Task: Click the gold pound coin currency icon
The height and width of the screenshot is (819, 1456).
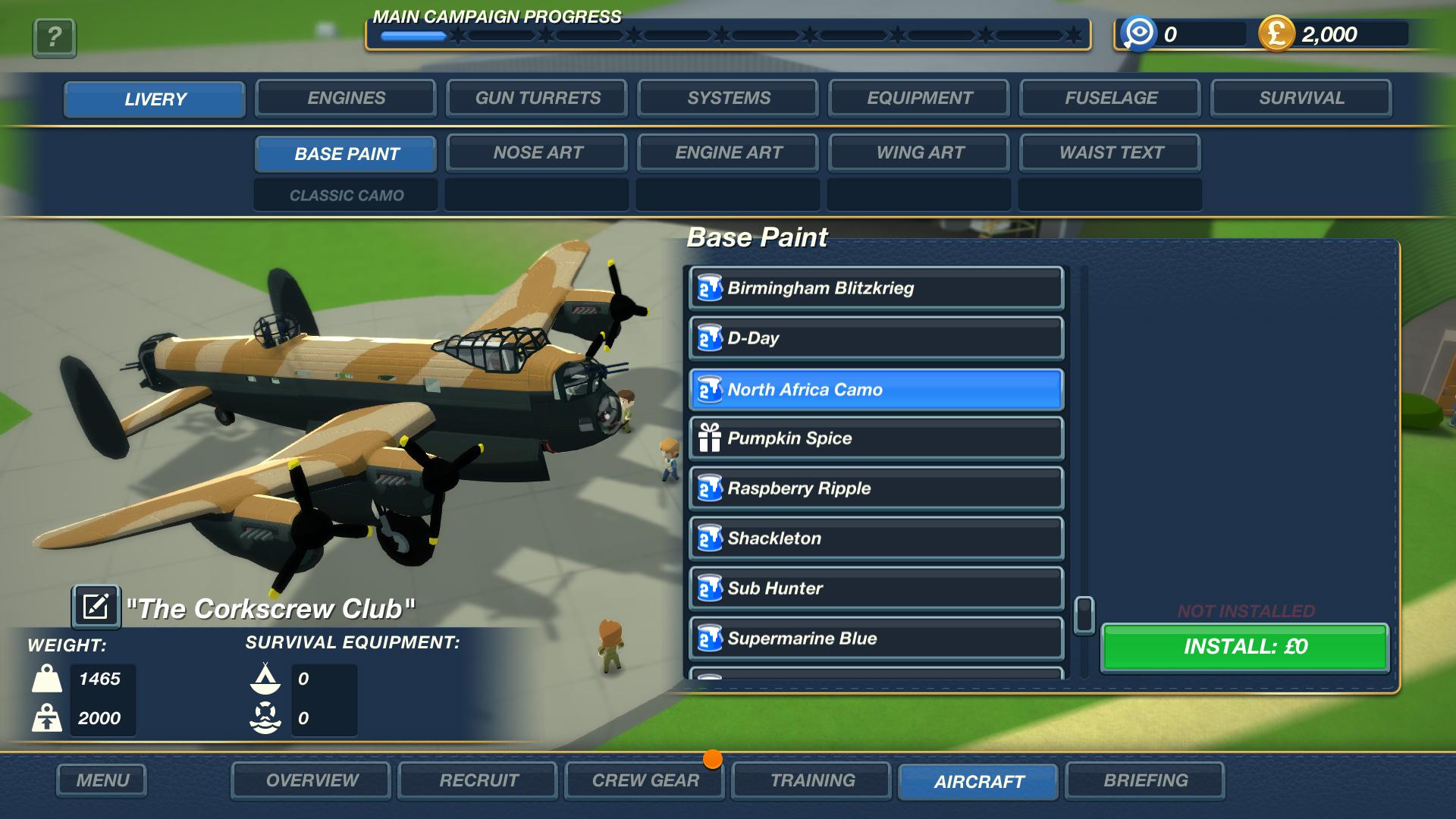Action: pos(1276,33)
